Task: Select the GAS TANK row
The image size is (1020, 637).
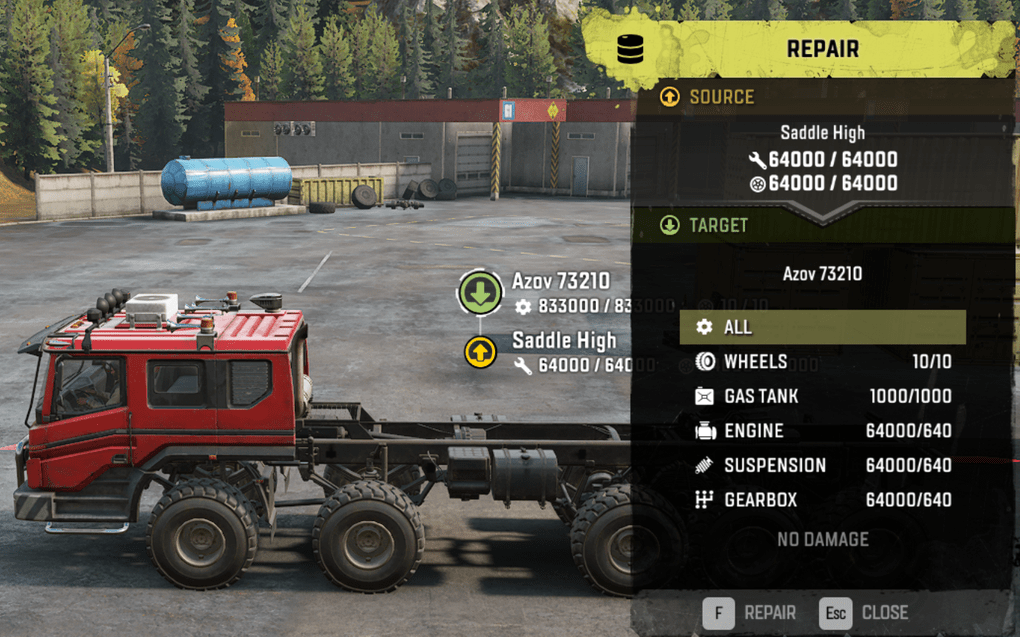Action: click(x=822, y=397)
